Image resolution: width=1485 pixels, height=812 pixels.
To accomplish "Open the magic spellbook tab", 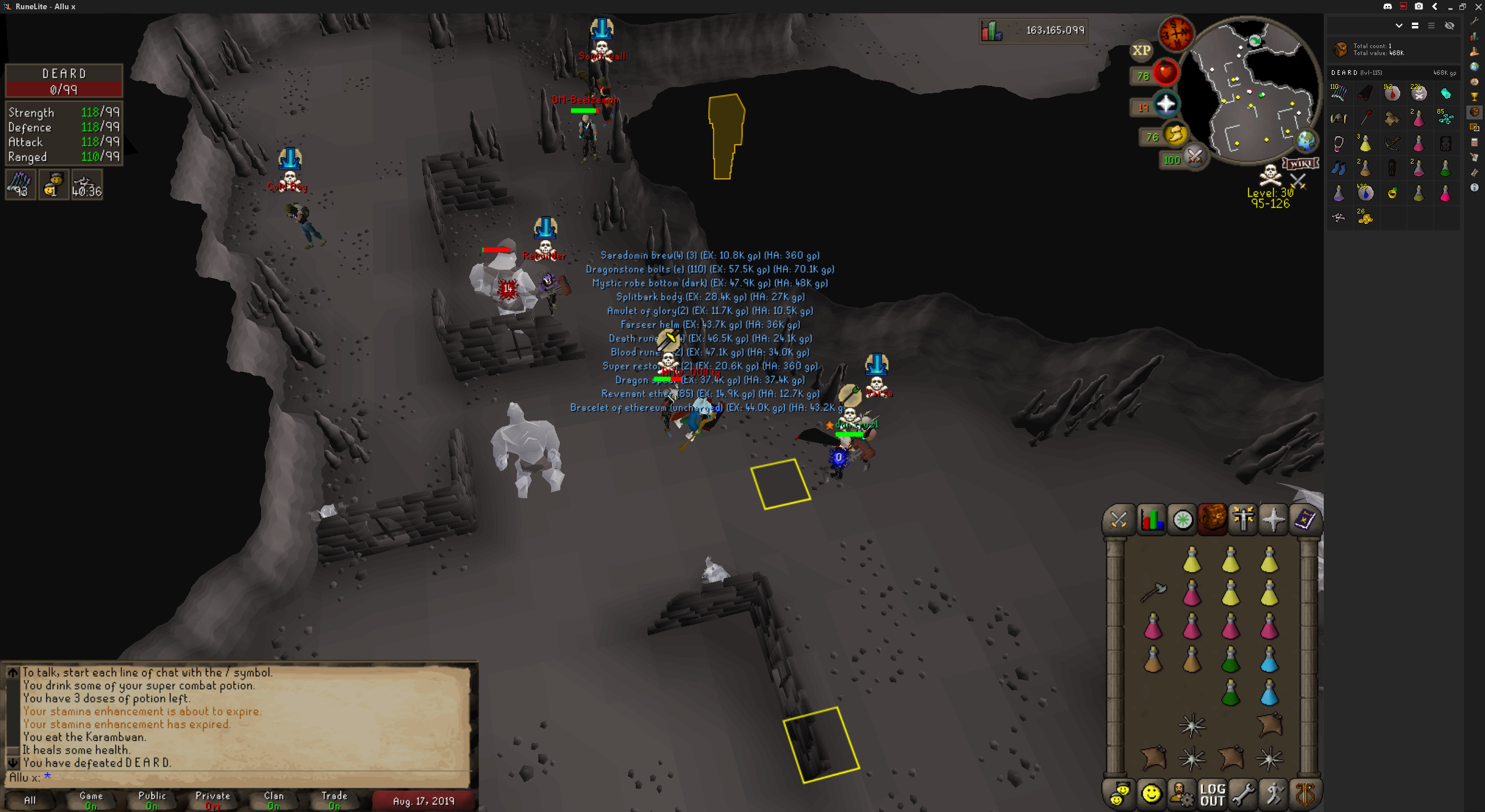I will pyautogui.click(x=1305, y=519).
